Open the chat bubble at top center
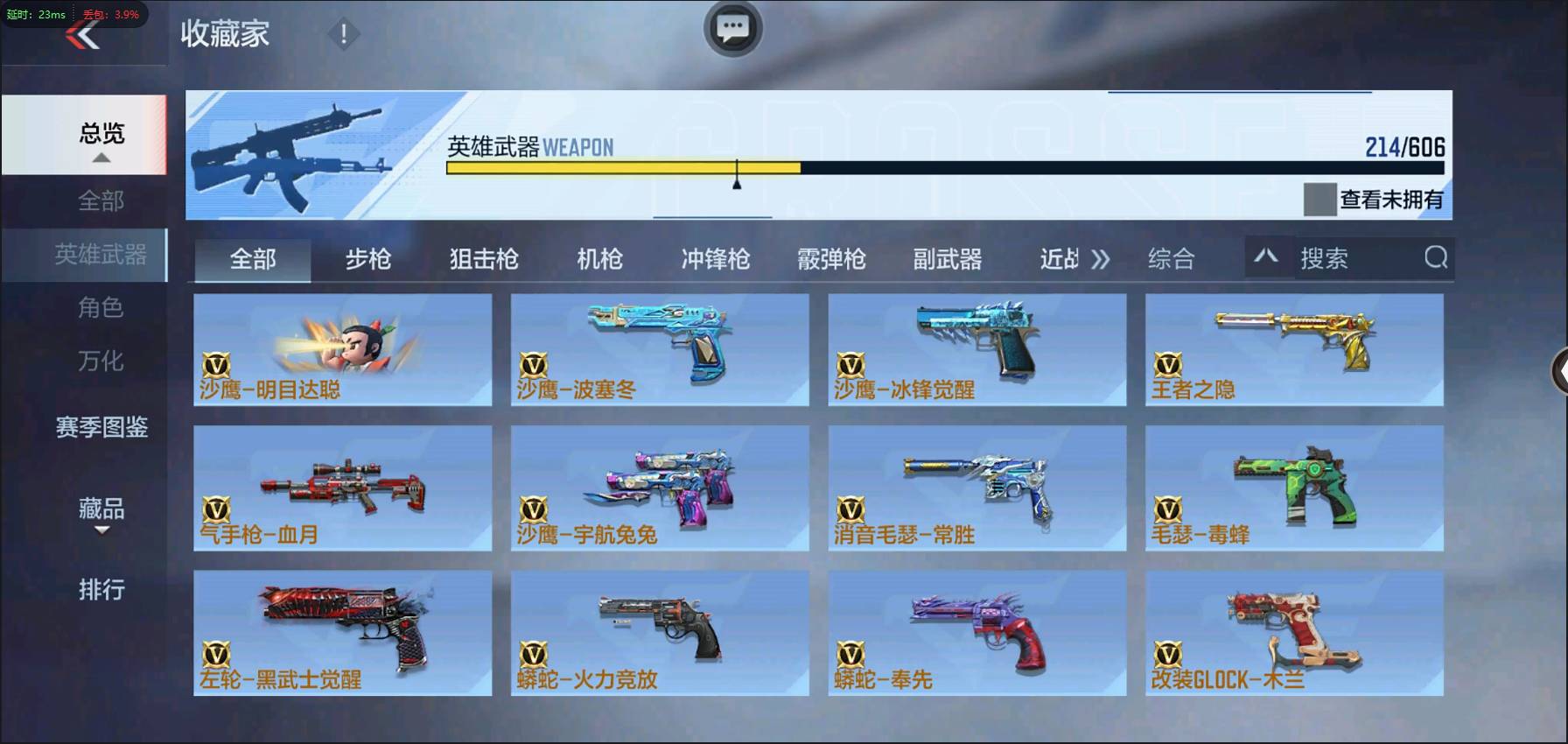This screenshot has width=1568, height=744. point(733,28)
